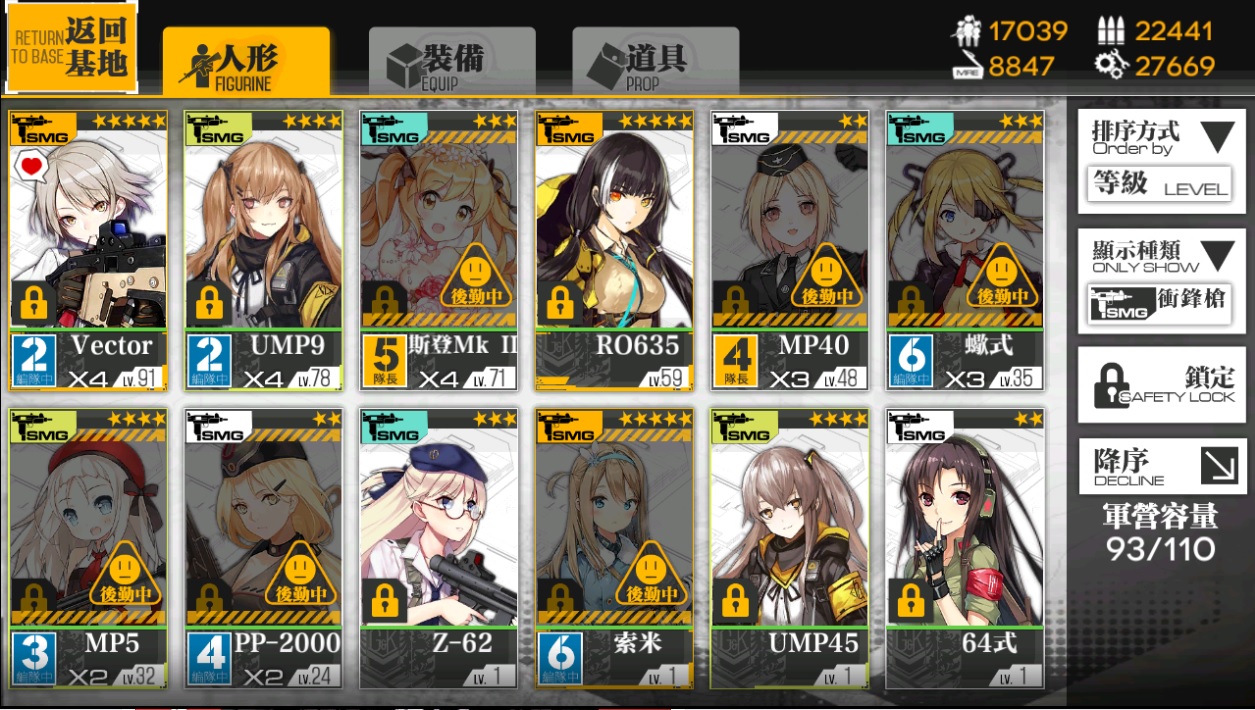This screenshot has height=710, width=1255.
Task: Choose the UMP9 character card
Action: 264,250
